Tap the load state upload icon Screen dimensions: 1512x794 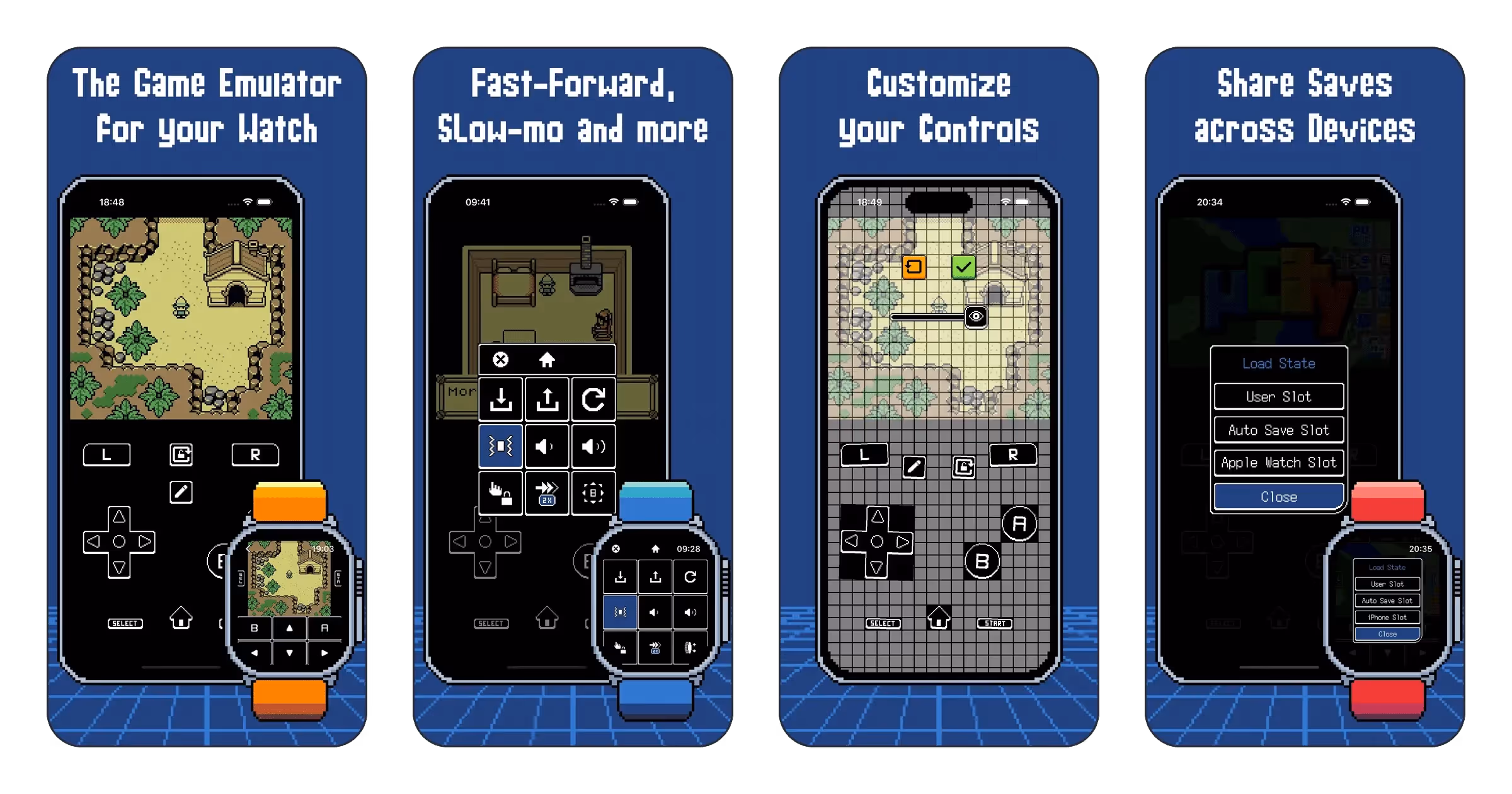[x=547, y=400]
